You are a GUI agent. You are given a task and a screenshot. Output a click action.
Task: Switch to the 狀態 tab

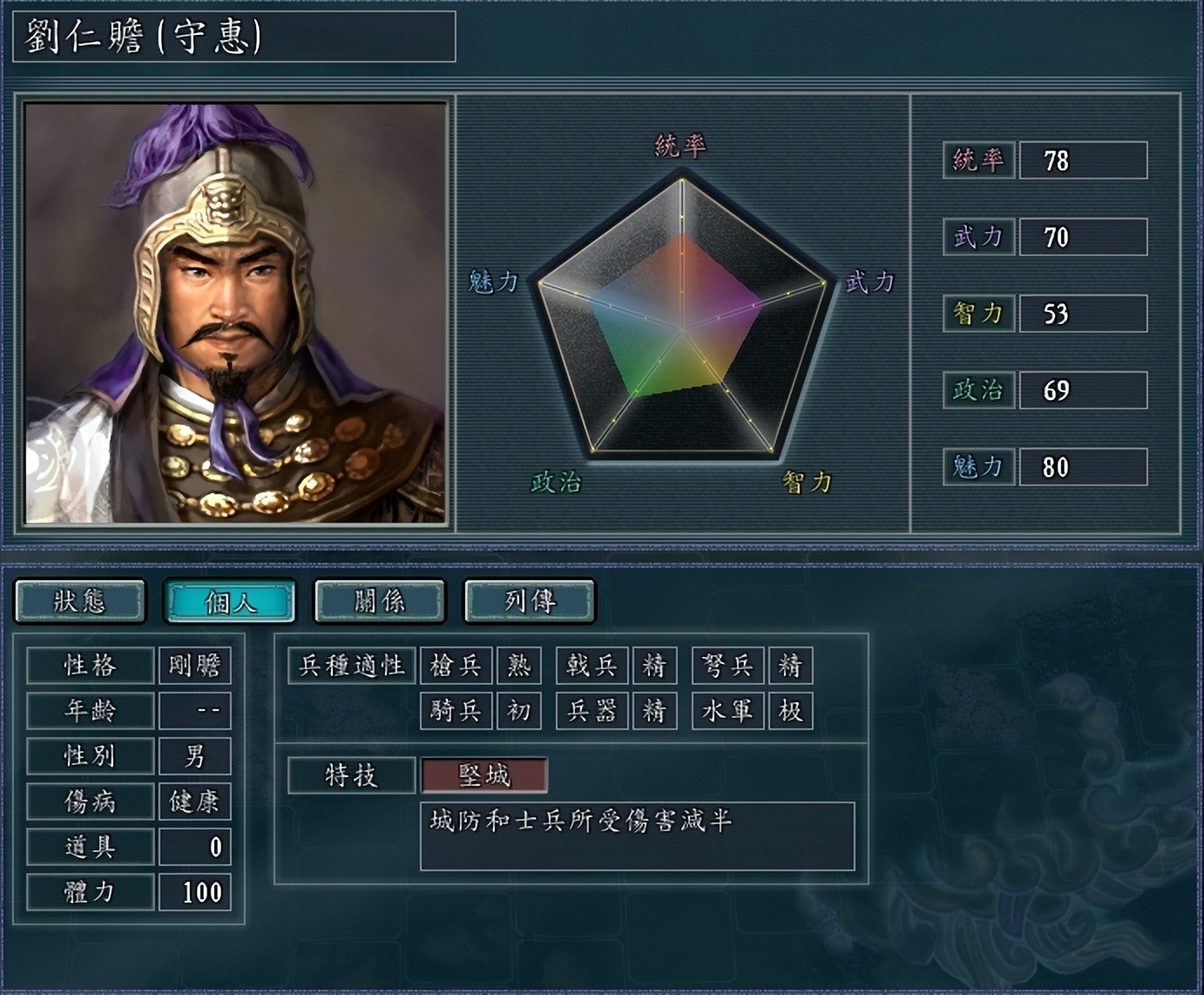coord(80,601)
